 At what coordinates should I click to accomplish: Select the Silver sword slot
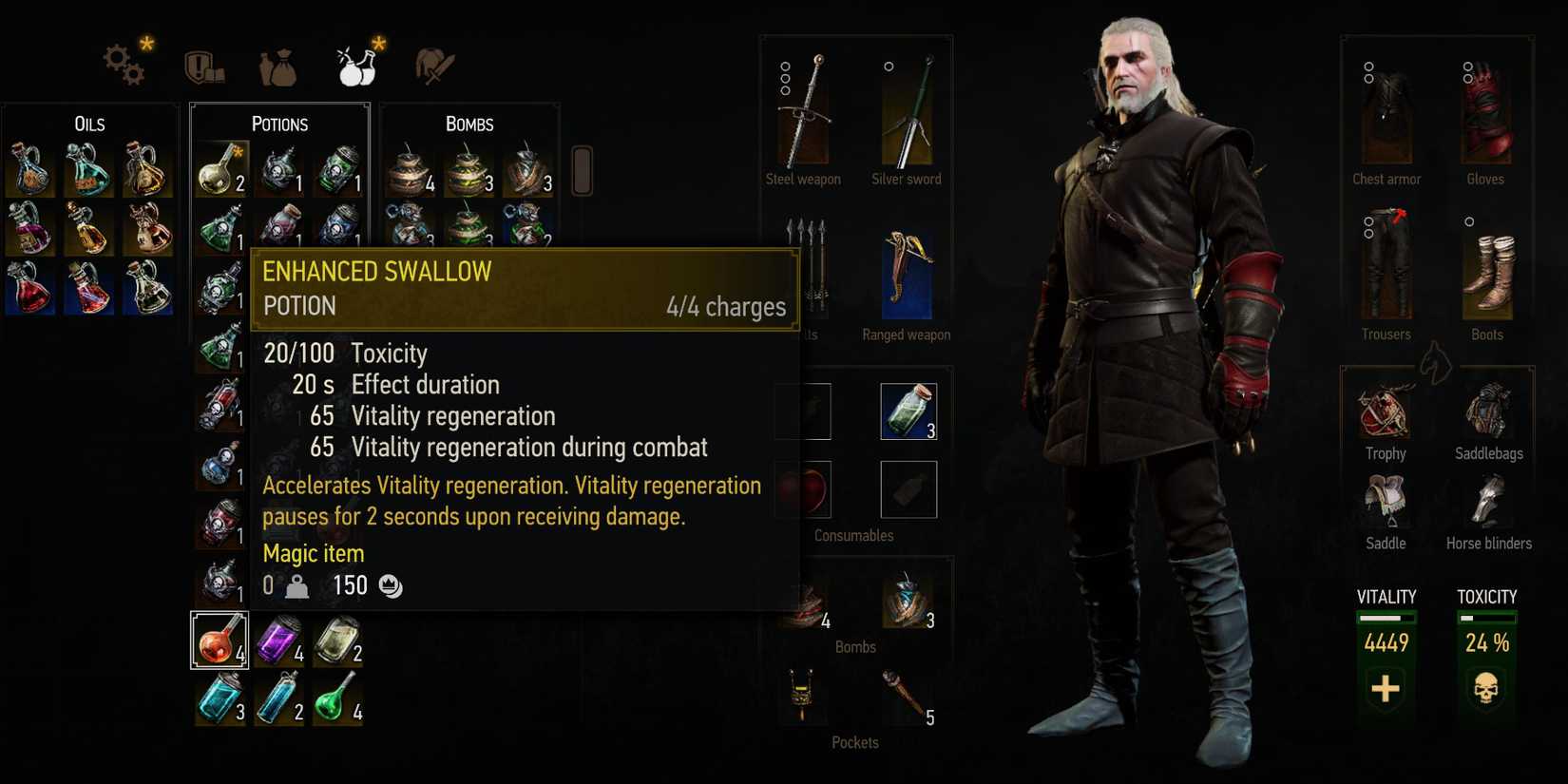pyautogui.click(x=906, y=114)
